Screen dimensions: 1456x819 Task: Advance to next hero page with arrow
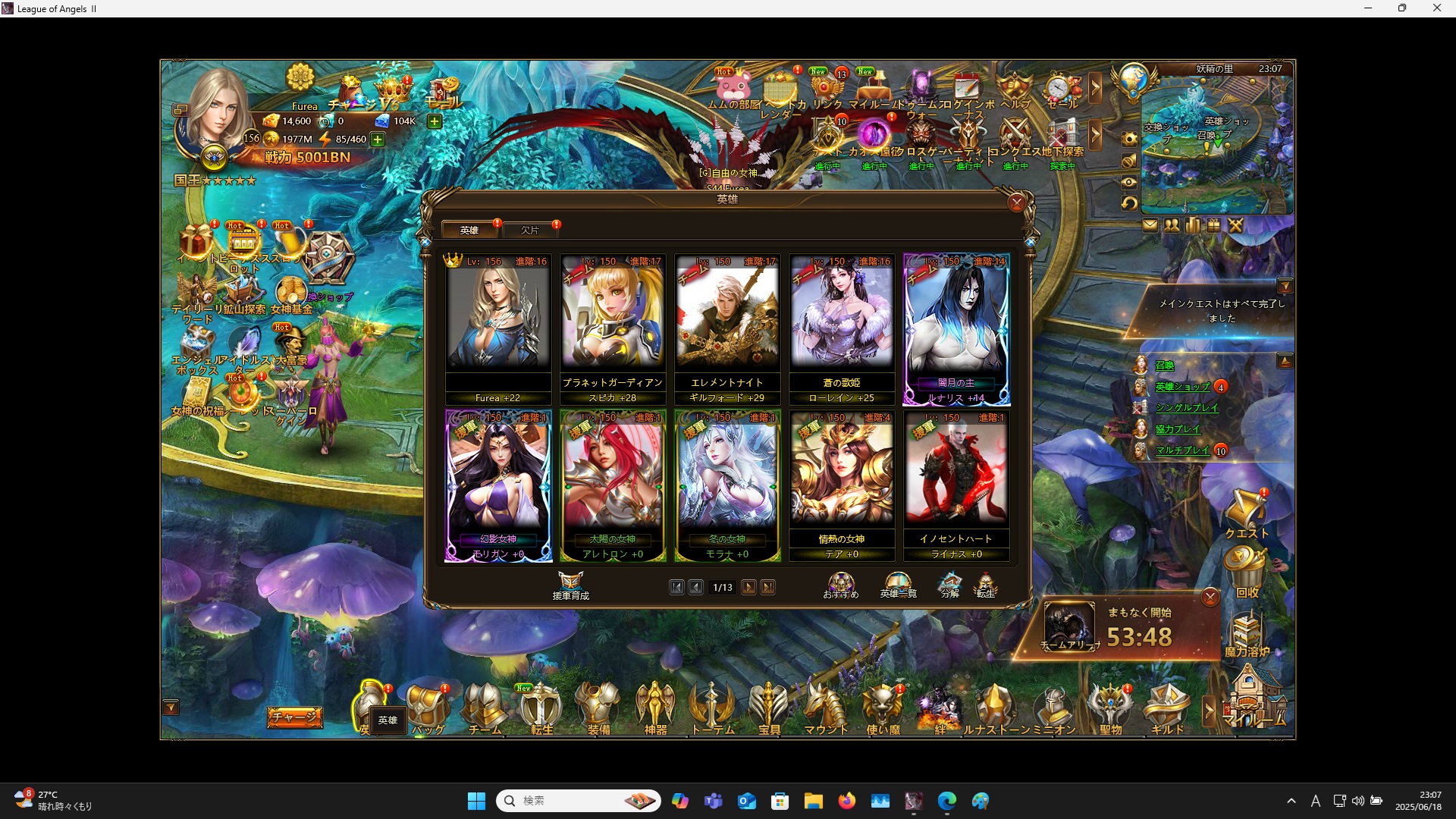pyautogui.click(x=749, y=587)
